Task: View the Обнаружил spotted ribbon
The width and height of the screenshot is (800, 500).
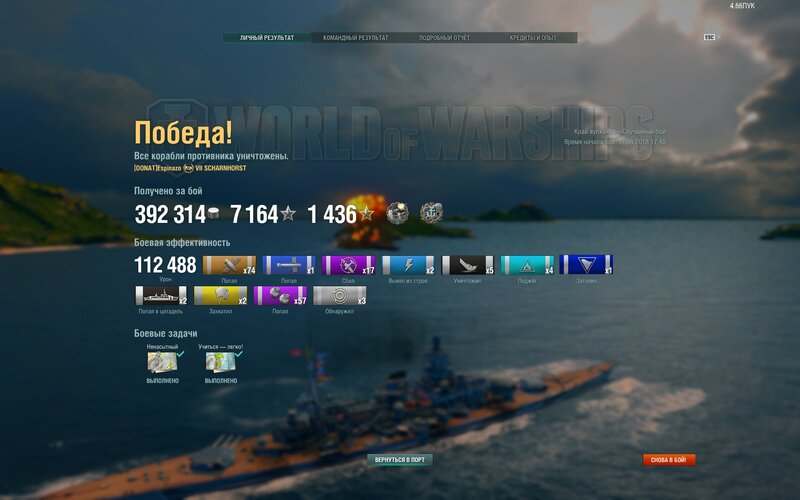Action: 339,296
